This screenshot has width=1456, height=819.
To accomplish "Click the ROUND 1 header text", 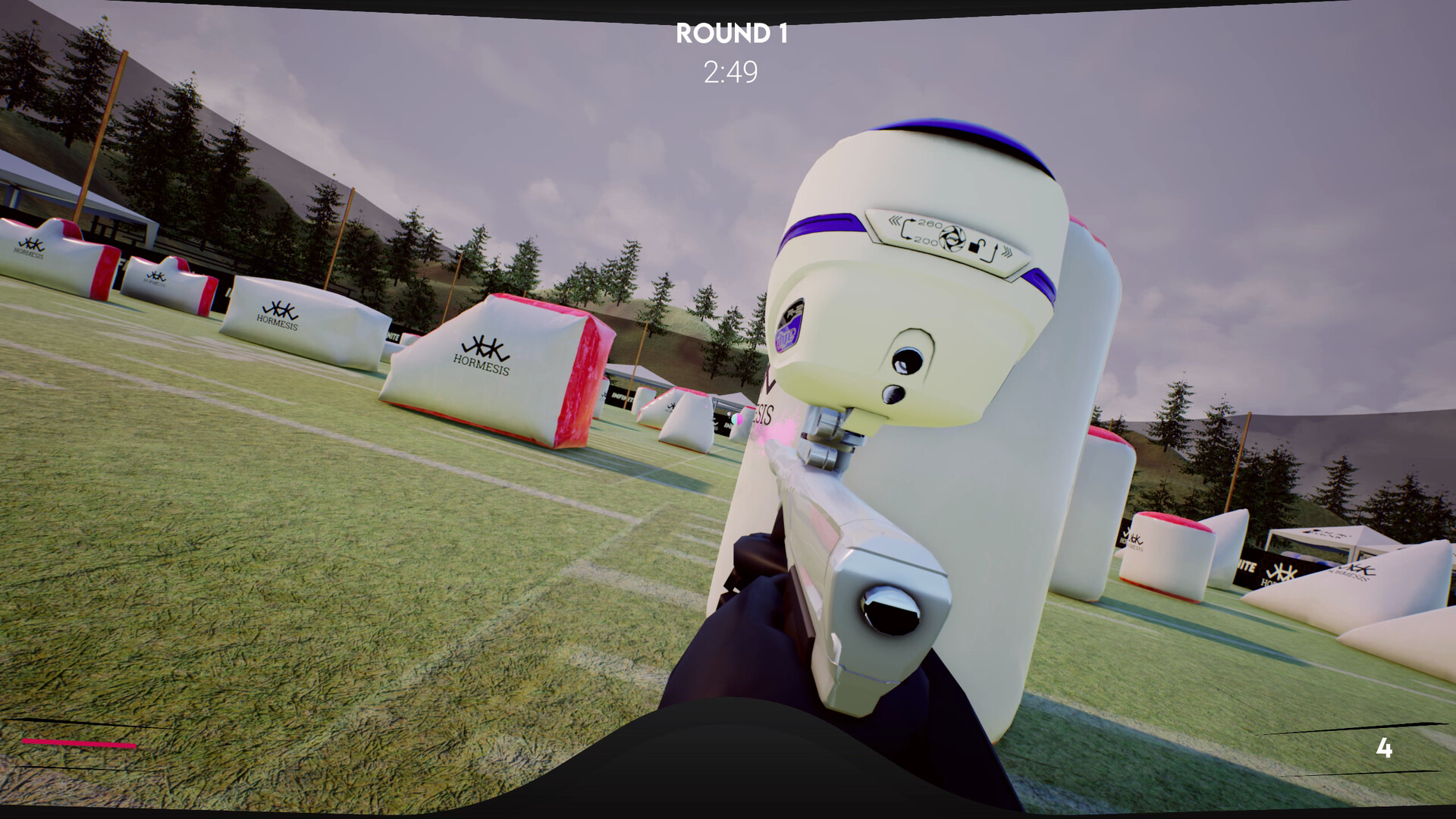I will tap(733, 33).
